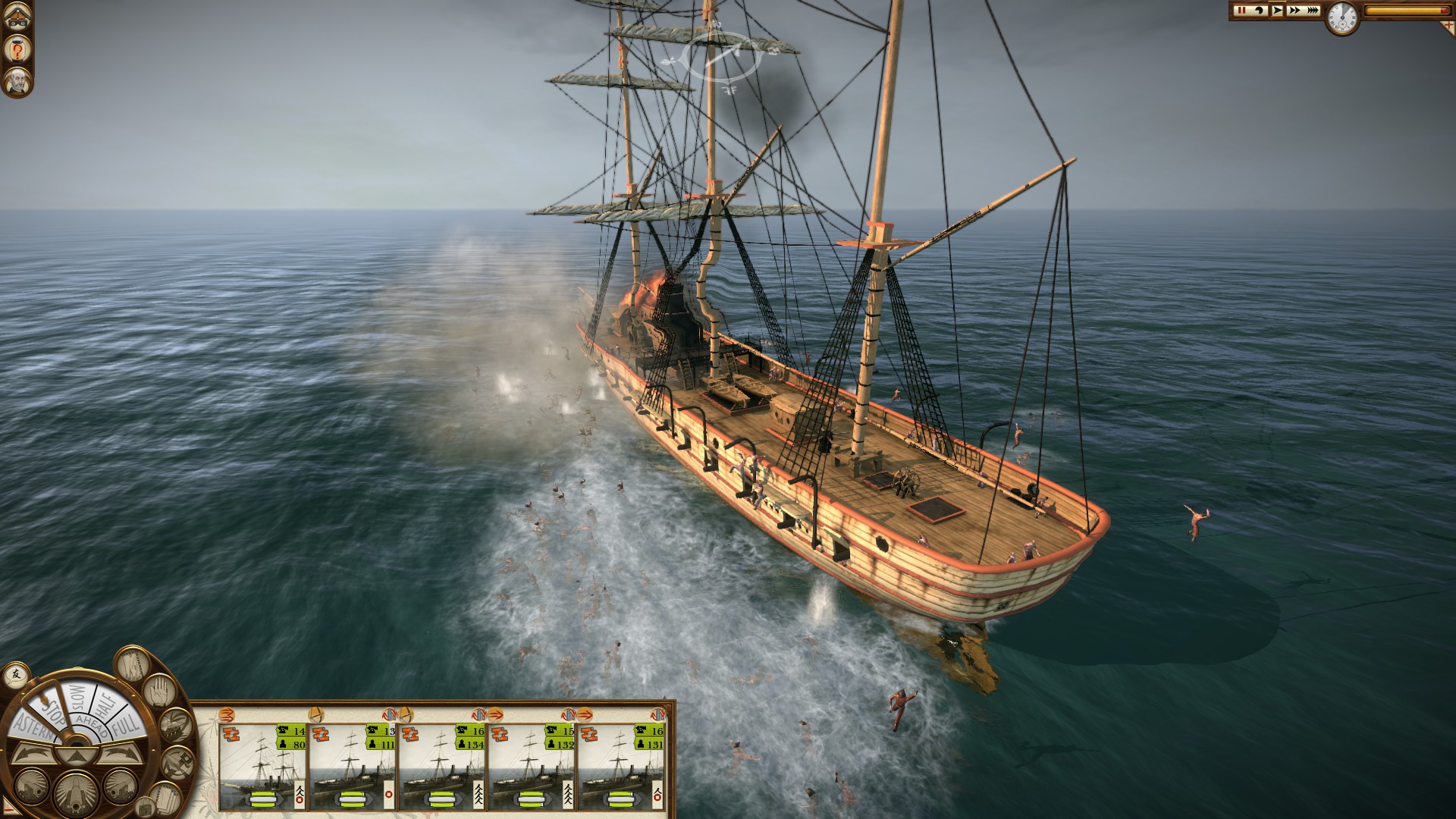Activate the open hand cease-fire icon
1456x819 pixels.
pyautogui.click(x=158, y=692)
